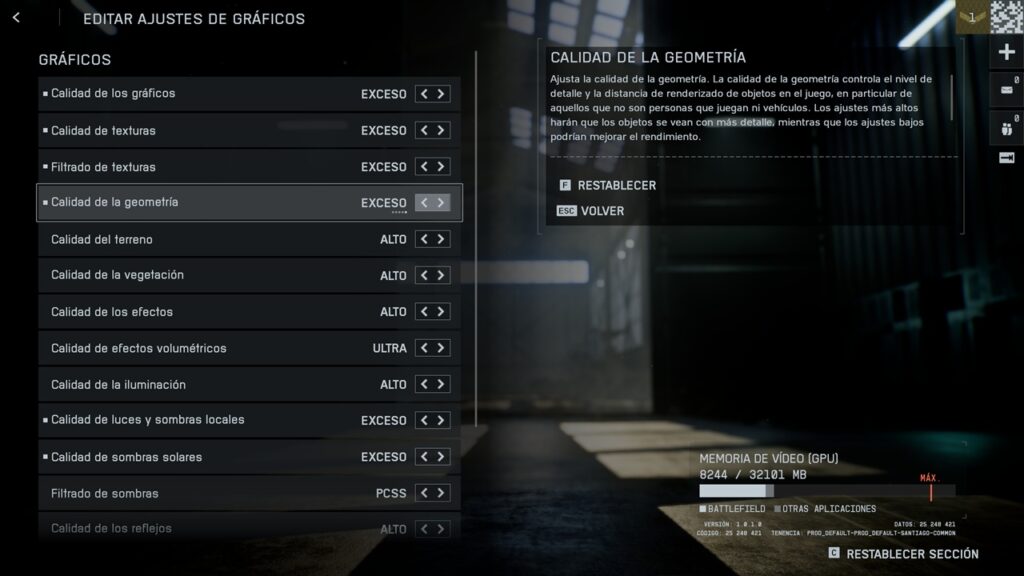
Task: Click Restablecer Sección at the bottom right
Action: click(x=911, y=554)
